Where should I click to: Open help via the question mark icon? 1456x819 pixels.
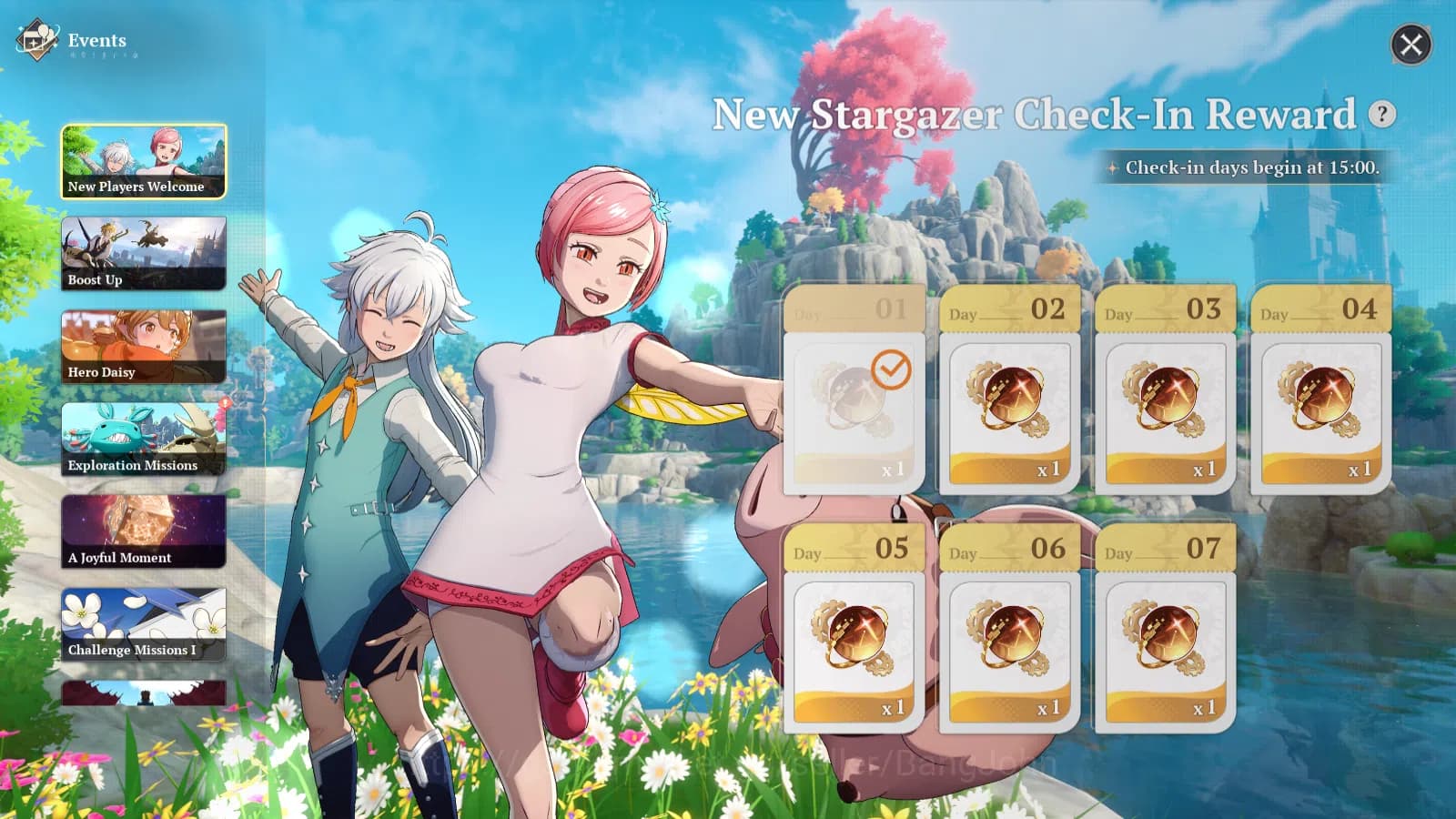(x=1381, y=114)
